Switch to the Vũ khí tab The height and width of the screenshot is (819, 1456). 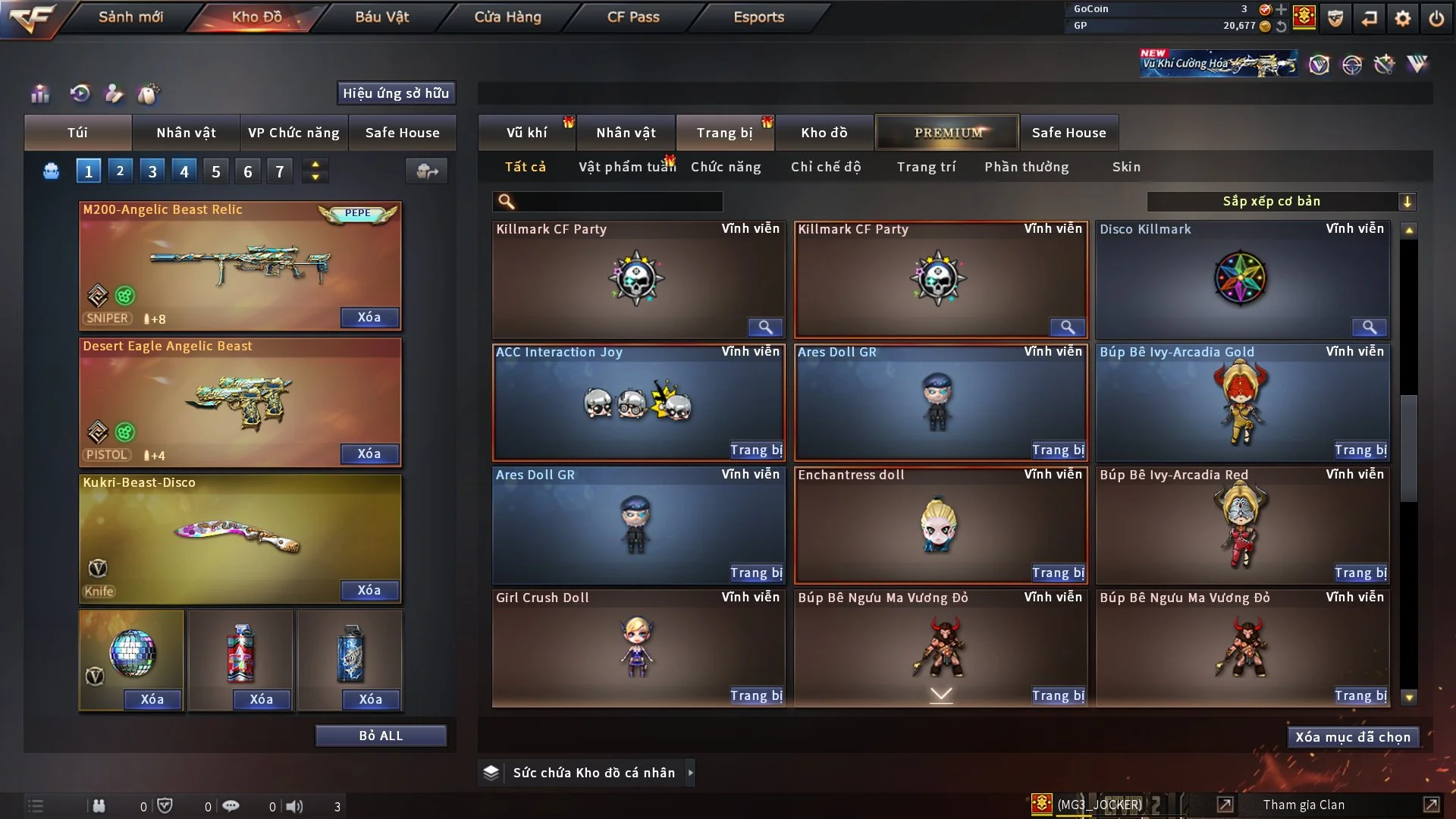(526, 133)
